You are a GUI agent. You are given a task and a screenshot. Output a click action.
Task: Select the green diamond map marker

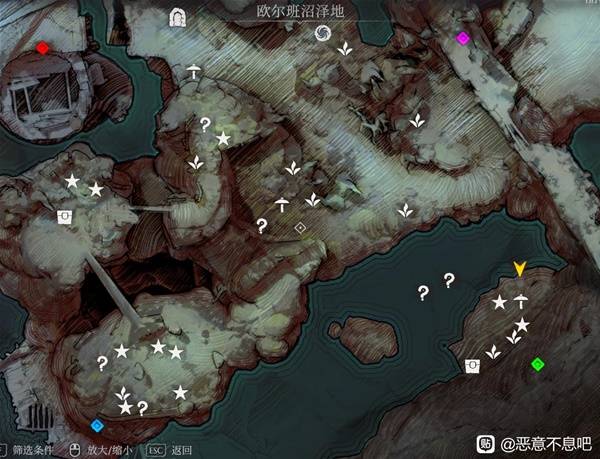pos(538,363)
